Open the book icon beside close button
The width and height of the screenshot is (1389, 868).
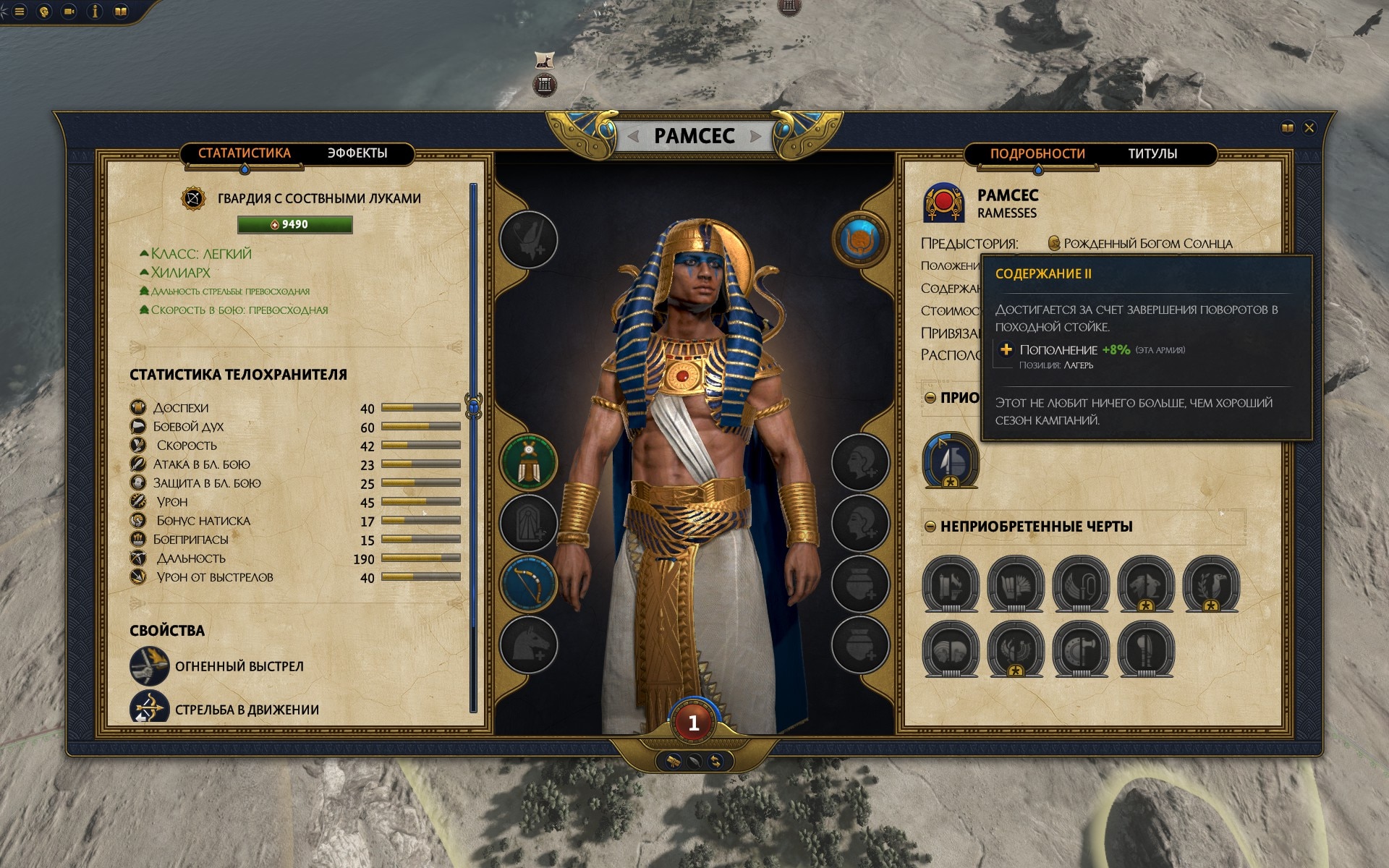click(1287, 128)
